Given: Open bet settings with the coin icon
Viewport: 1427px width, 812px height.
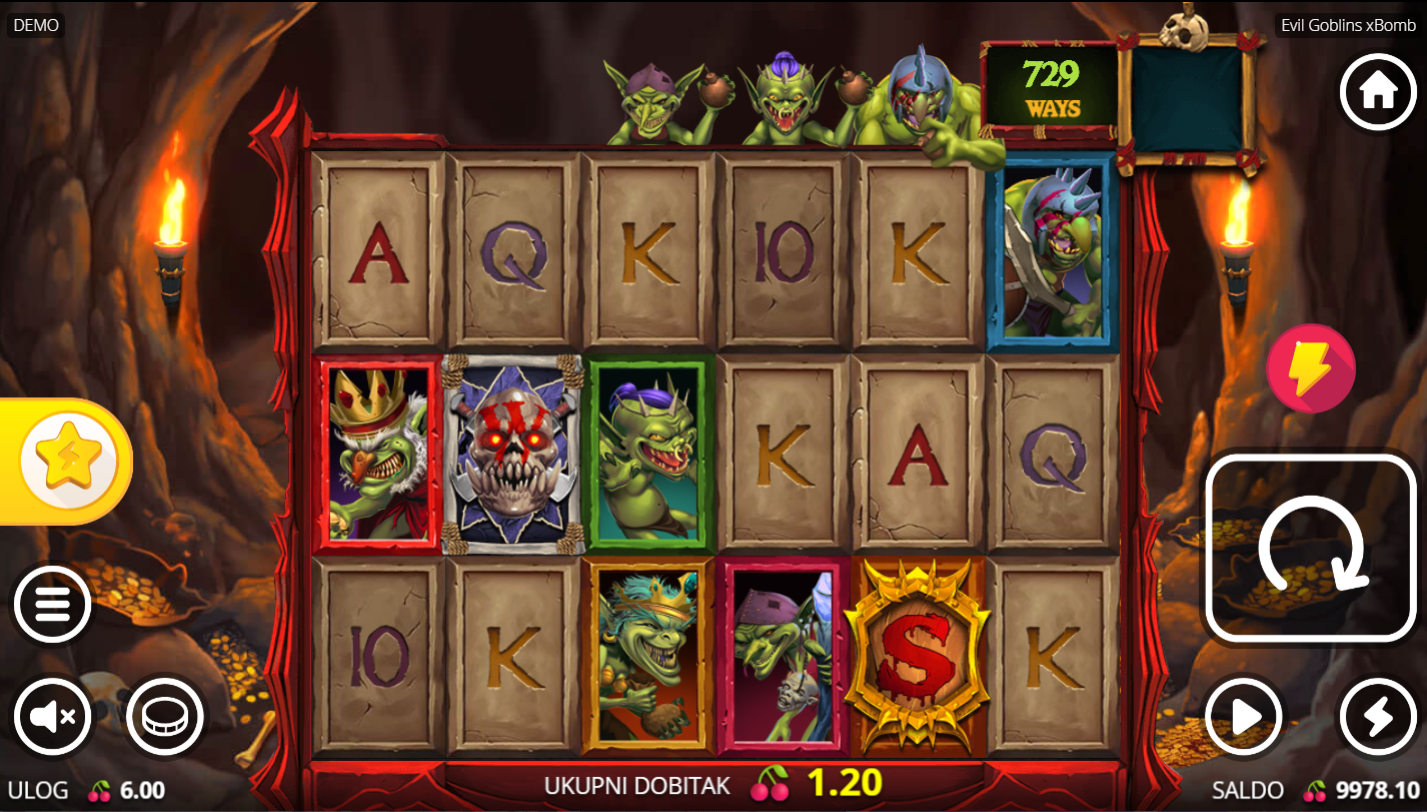Looking at the screenshot, I should (x=165, y=716).
